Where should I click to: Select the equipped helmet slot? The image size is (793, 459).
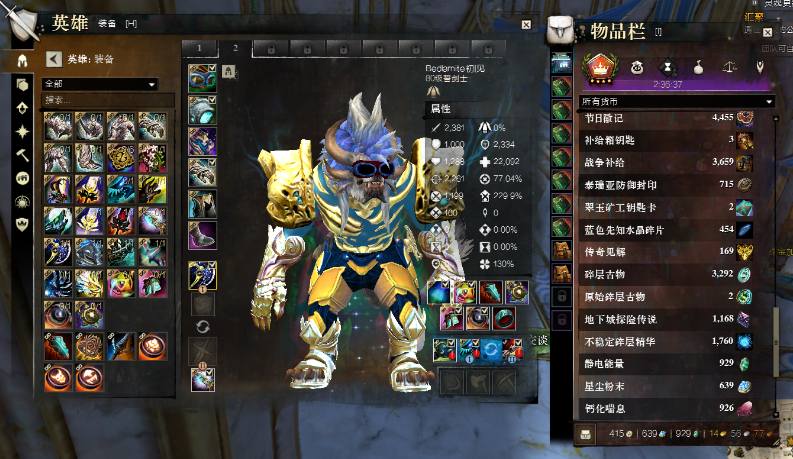point(202,79)
